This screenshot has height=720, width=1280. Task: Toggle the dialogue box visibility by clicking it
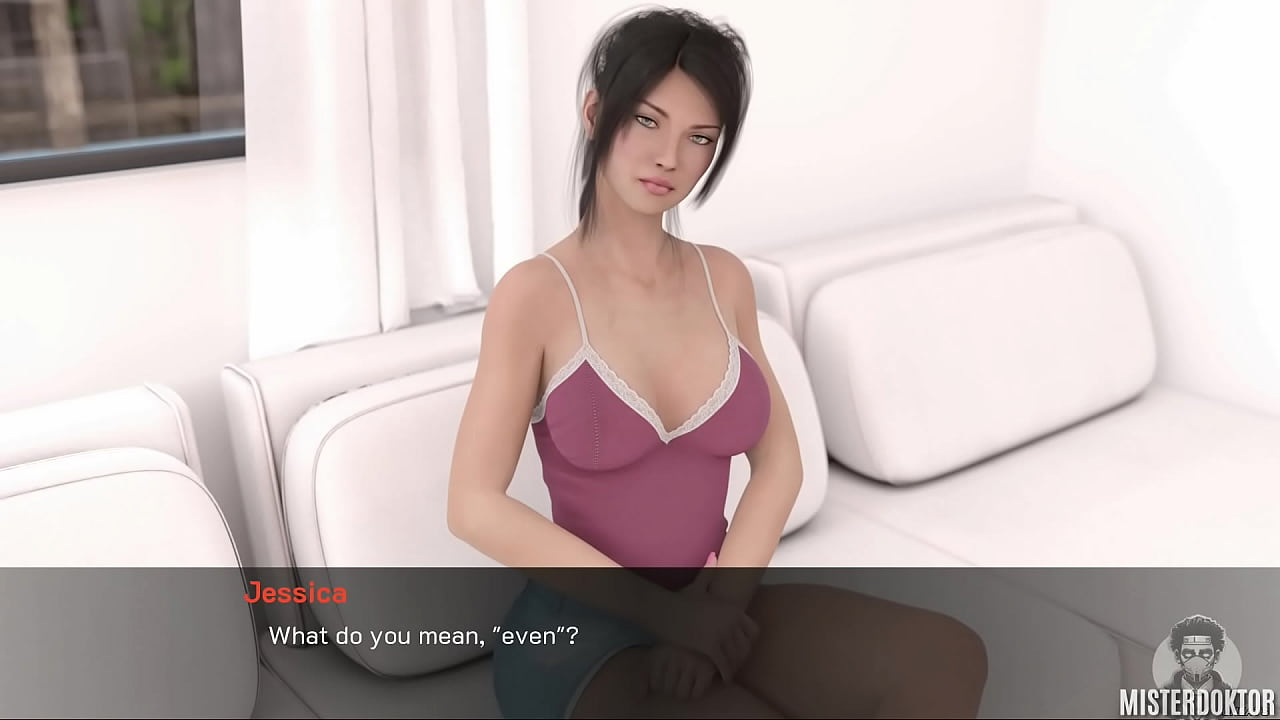[x=640, y=640]
